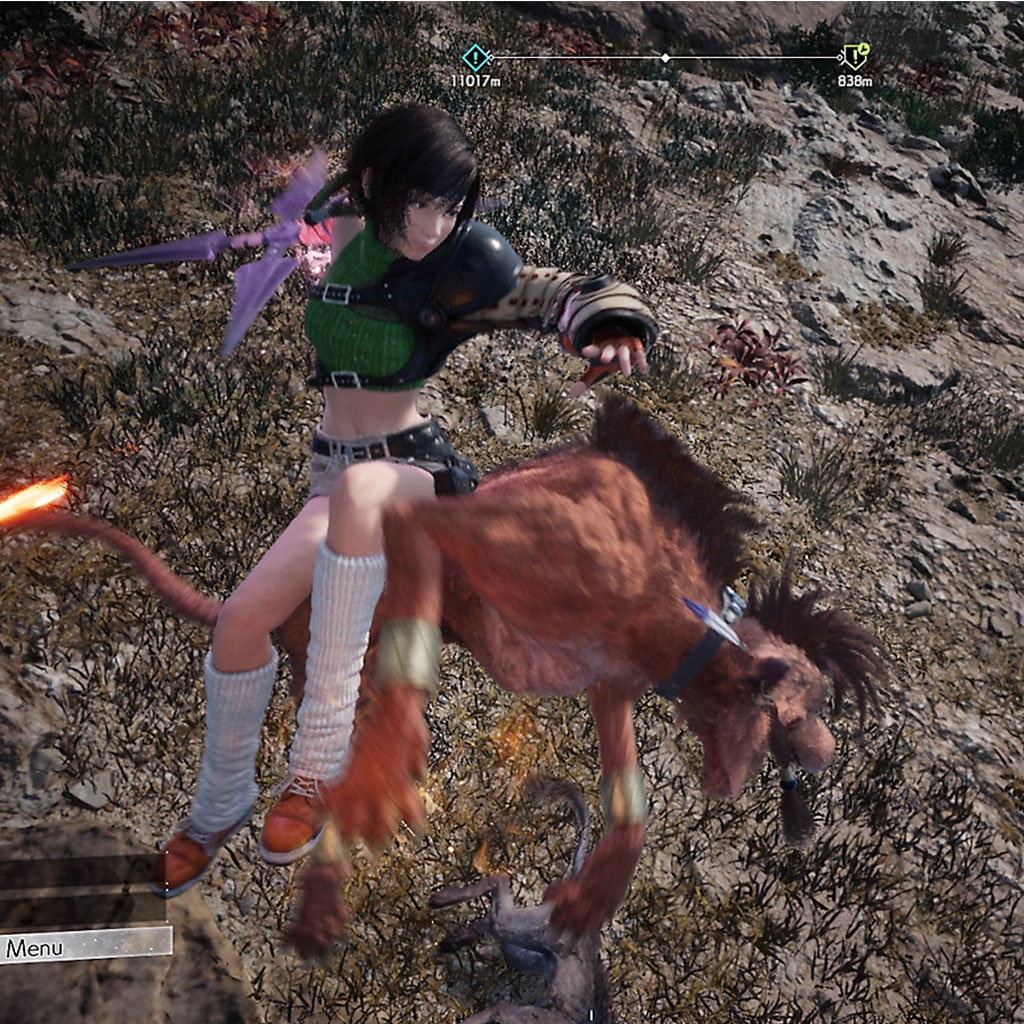This screenshot has width=1024, height=1024.
Task: Select the yellow timed side quest marker
Action: pos(855,56)
